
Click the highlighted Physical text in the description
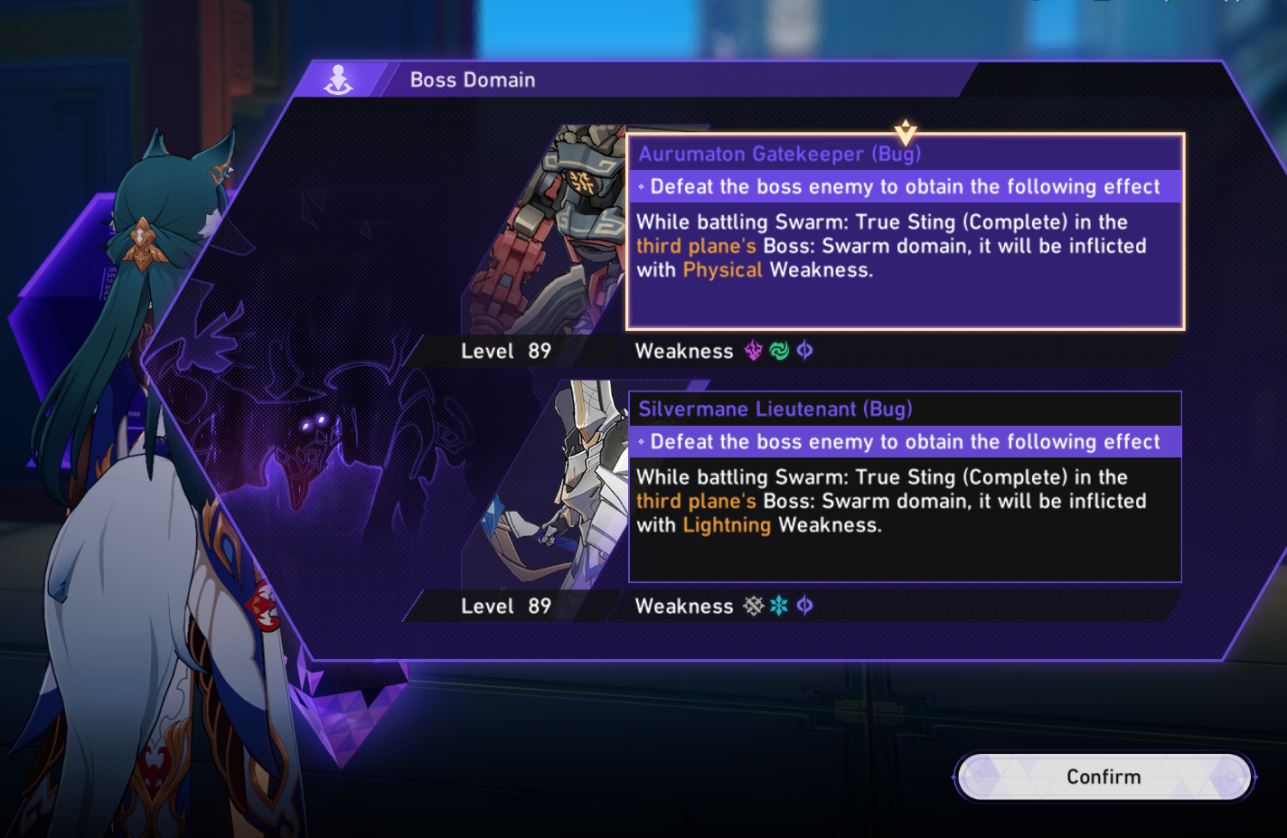coord(722,270)
